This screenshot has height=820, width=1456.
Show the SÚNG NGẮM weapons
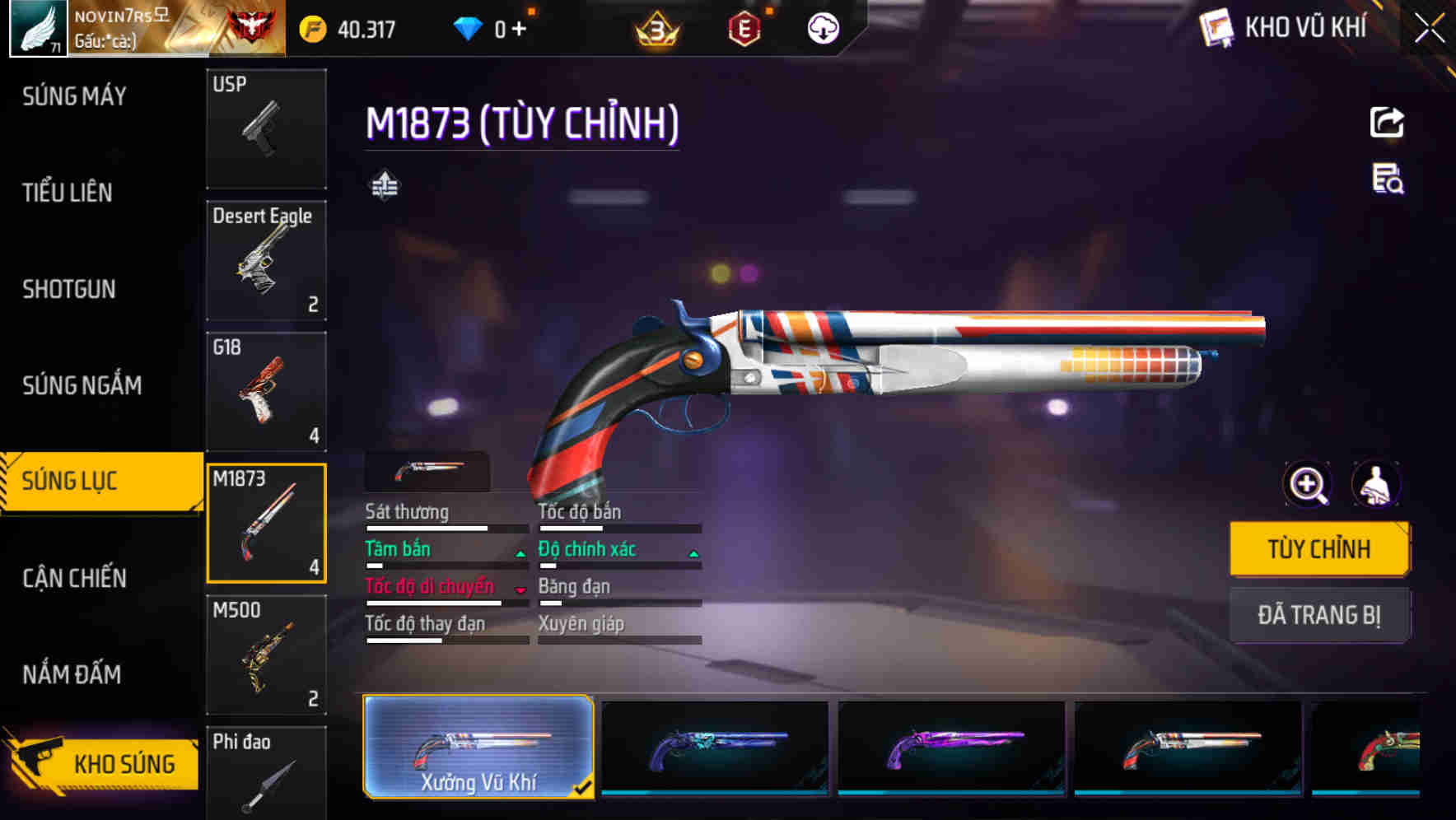[82, 385]
